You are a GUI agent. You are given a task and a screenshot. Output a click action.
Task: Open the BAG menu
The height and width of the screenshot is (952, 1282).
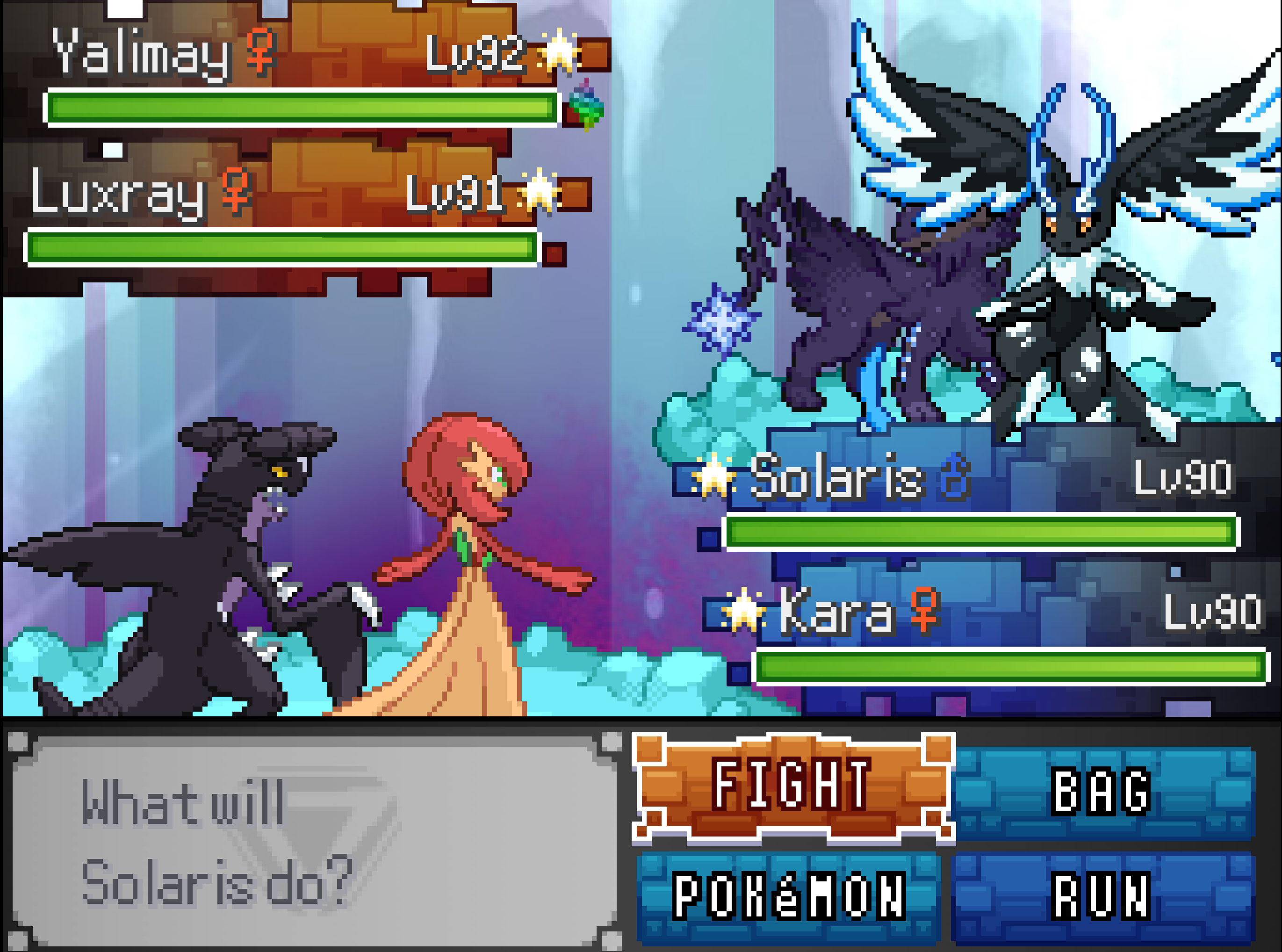pos(1102,792)
